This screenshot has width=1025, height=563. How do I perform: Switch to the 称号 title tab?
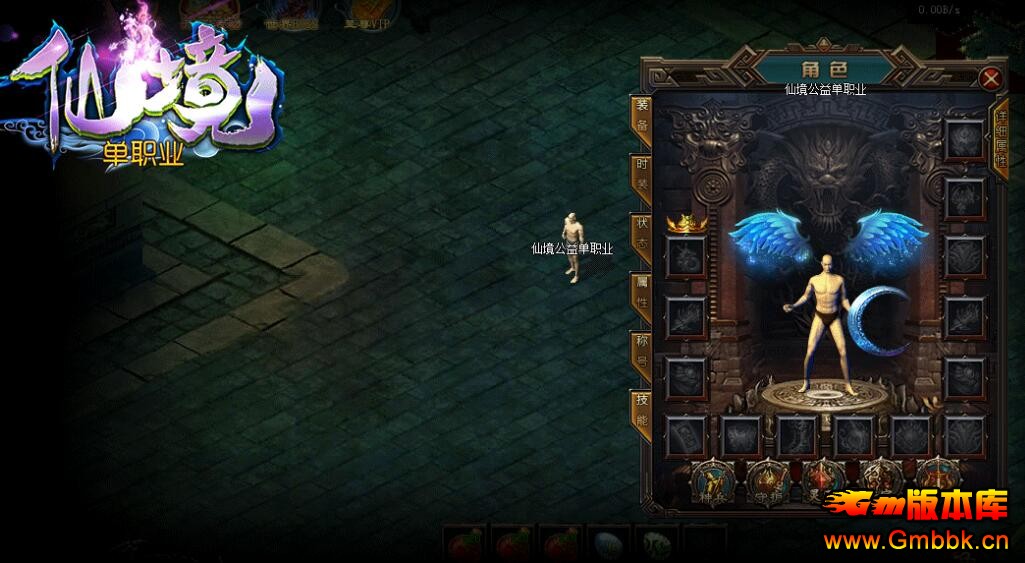click(641, 354)
